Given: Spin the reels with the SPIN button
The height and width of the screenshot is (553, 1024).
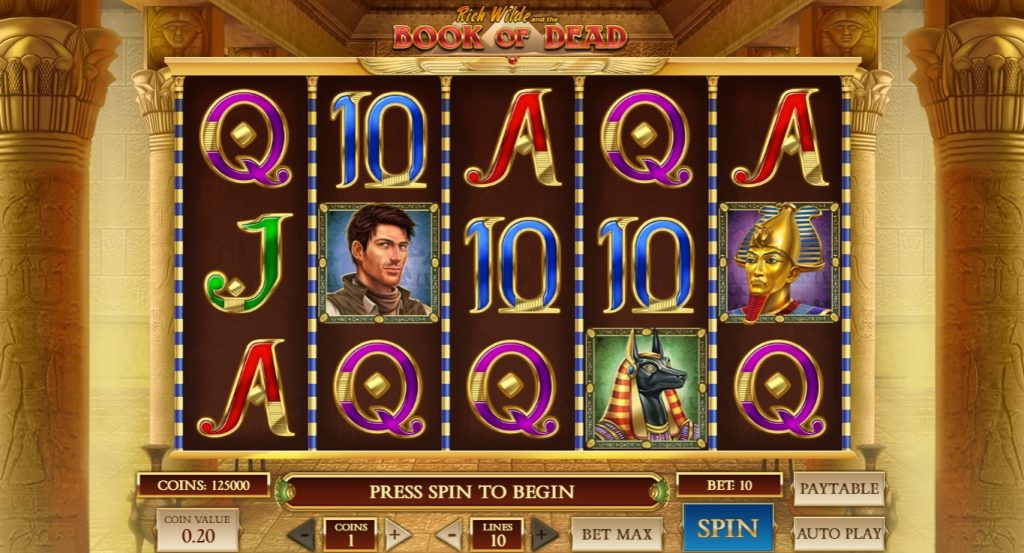Looking at the screenshot, I should [x=727, y=528].
